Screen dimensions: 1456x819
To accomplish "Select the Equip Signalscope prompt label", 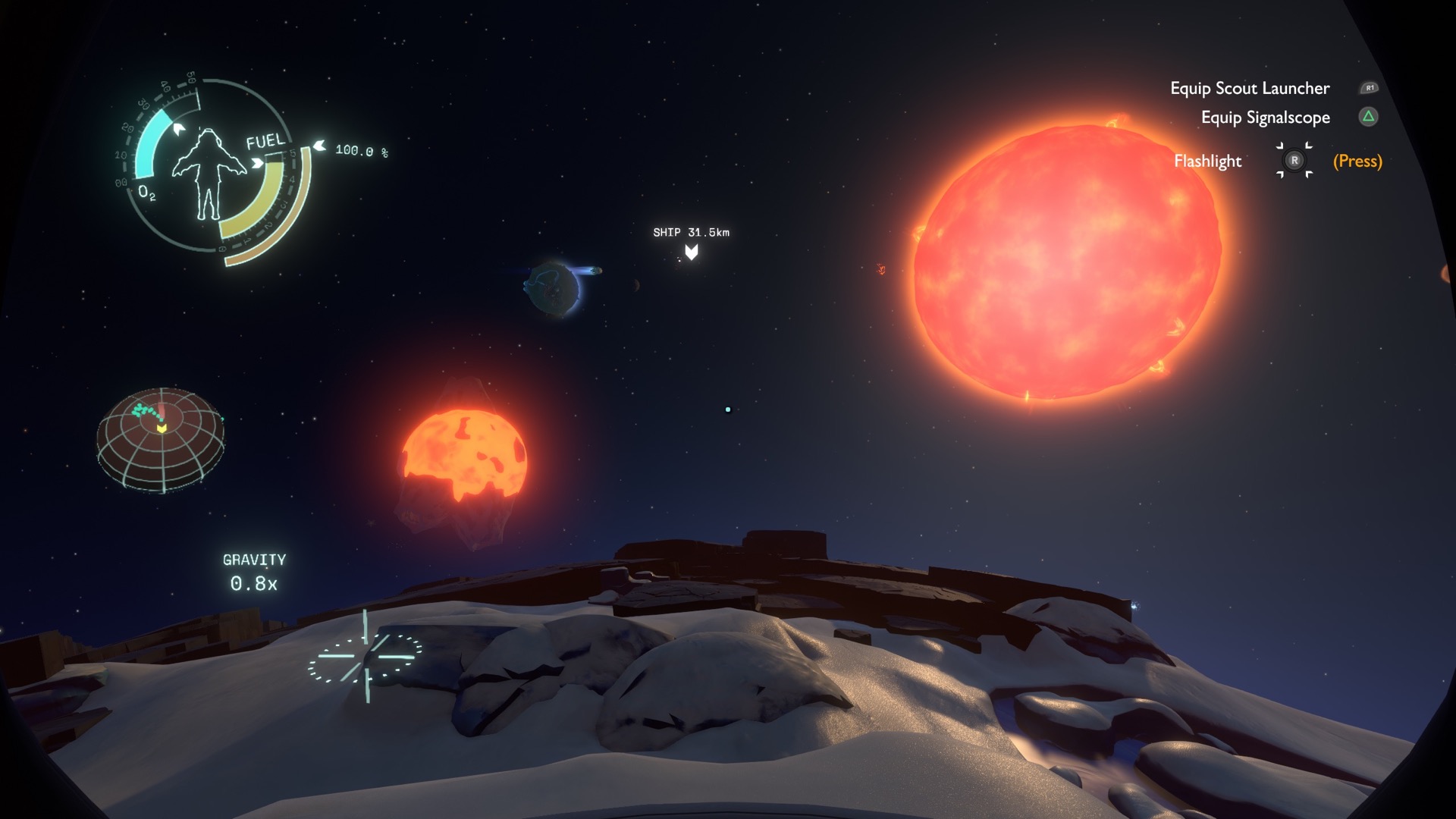I will pyautogui.click(x=1265, y=118).
